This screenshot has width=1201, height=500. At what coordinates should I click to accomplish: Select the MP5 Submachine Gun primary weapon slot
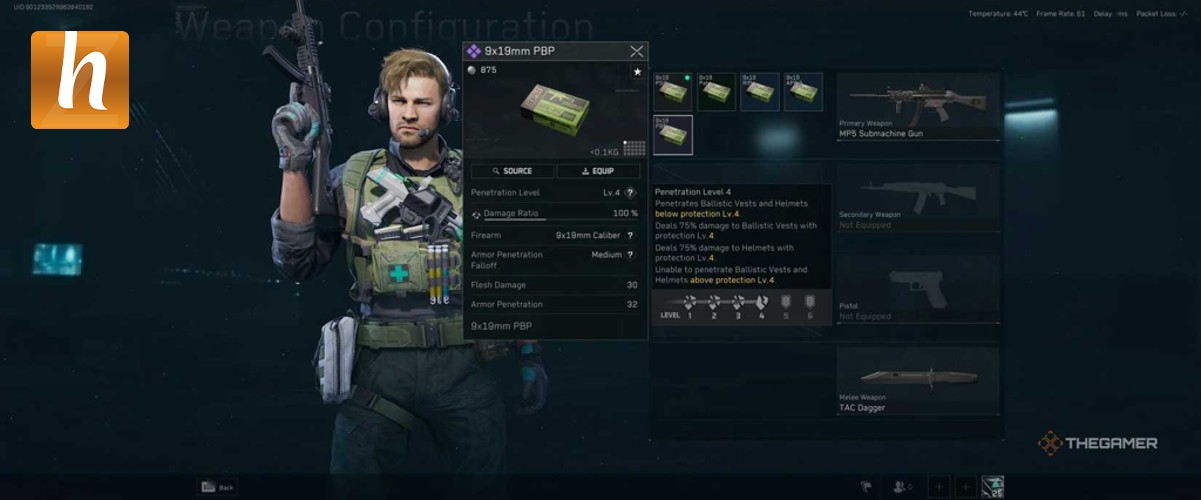(x=917, y=105)
